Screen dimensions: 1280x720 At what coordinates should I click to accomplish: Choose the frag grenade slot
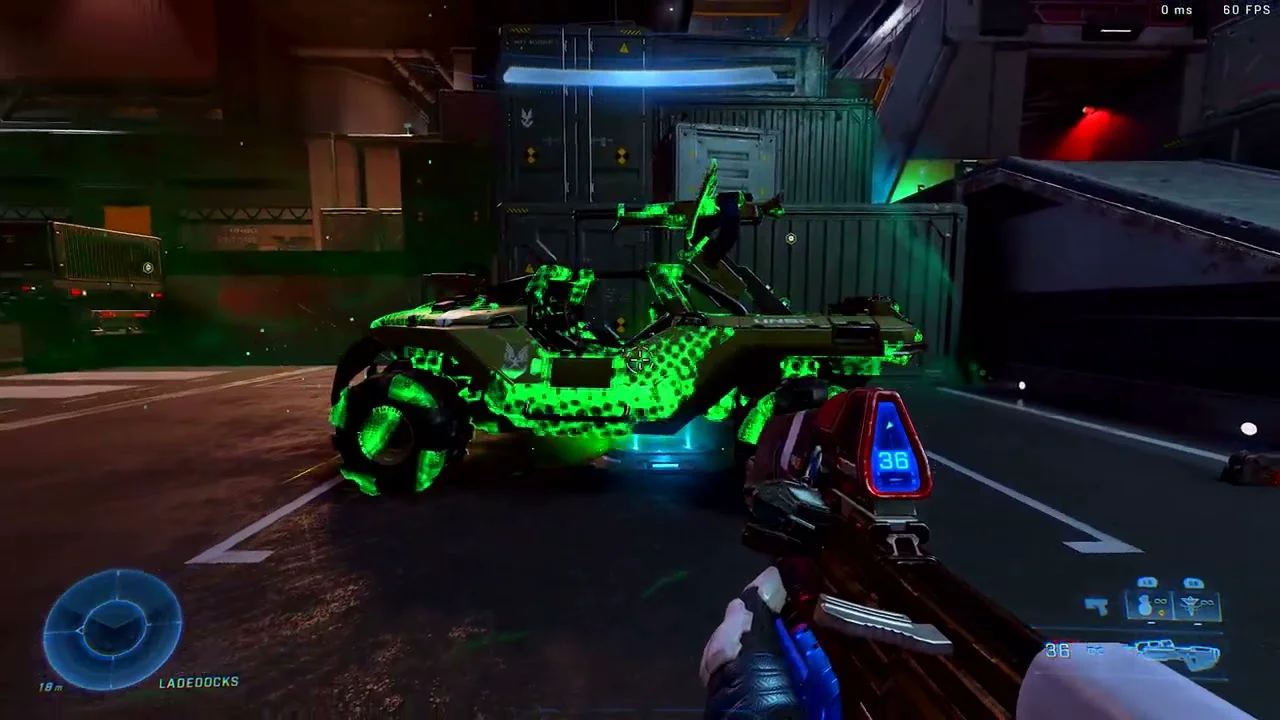[x=1146, y=605]
